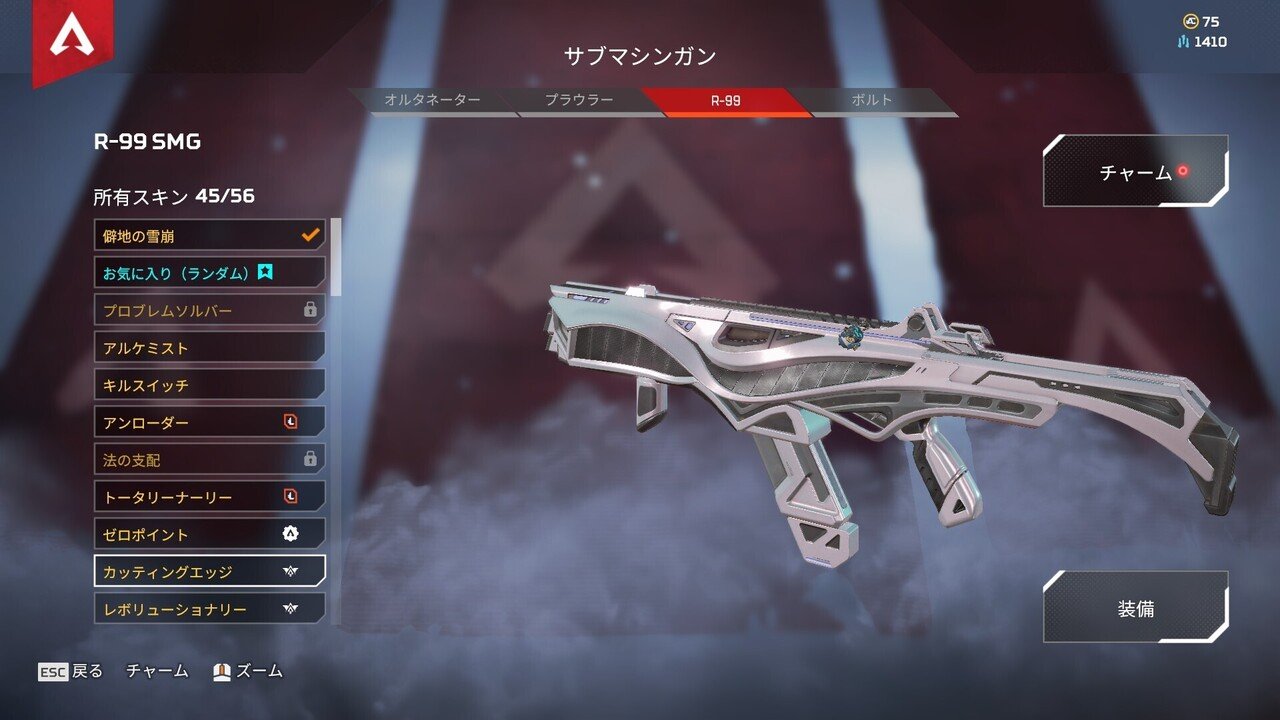The height and width of the screenshot is (720, 1280).
Task: Switch to the オルタネーター tab
Action: coord(434,99)
